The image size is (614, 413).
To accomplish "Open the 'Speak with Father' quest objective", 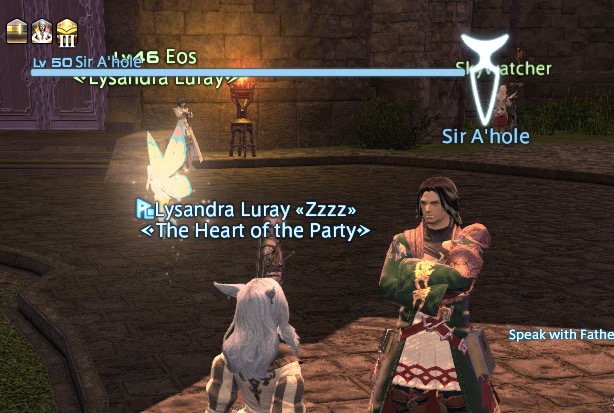I will coord(560,335).
